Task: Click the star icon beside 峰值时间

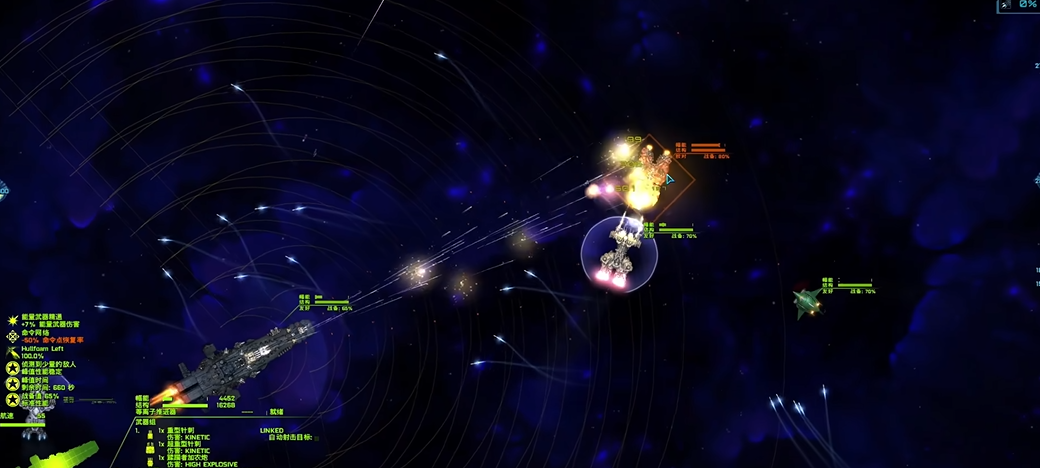Action: 12,382
